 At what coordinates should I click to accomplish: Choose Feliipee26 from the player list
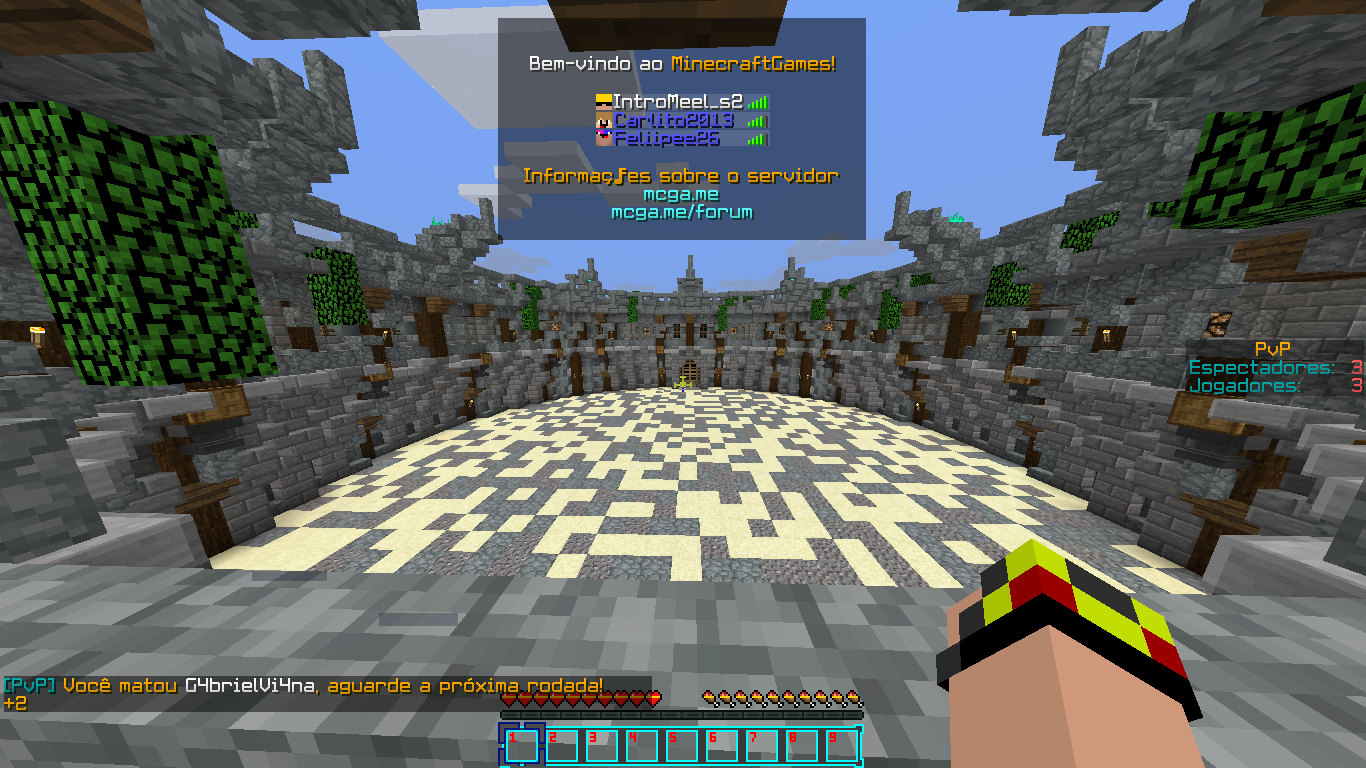point(666,138)
